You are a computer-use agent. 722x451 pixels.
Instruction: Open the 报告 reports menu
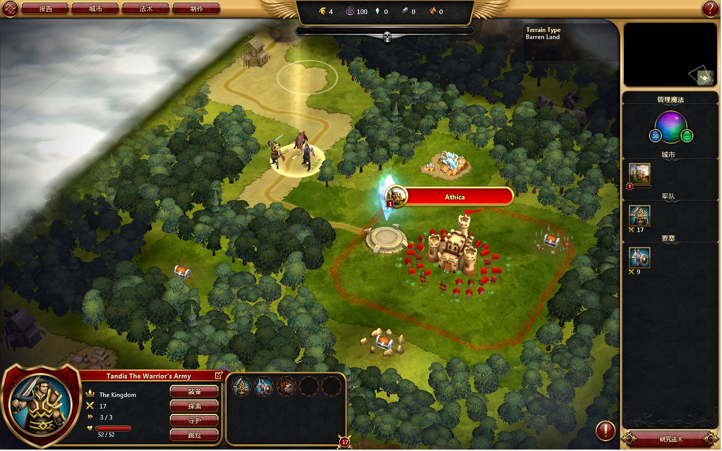tap(45, 8)
